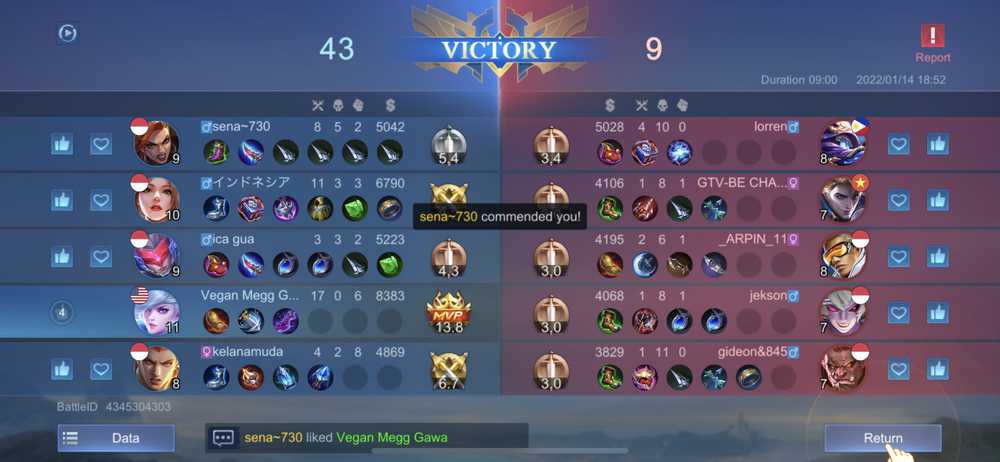
Task: Tap the heart next to _ARPIN_11
Action: click(x=898, y=257)
